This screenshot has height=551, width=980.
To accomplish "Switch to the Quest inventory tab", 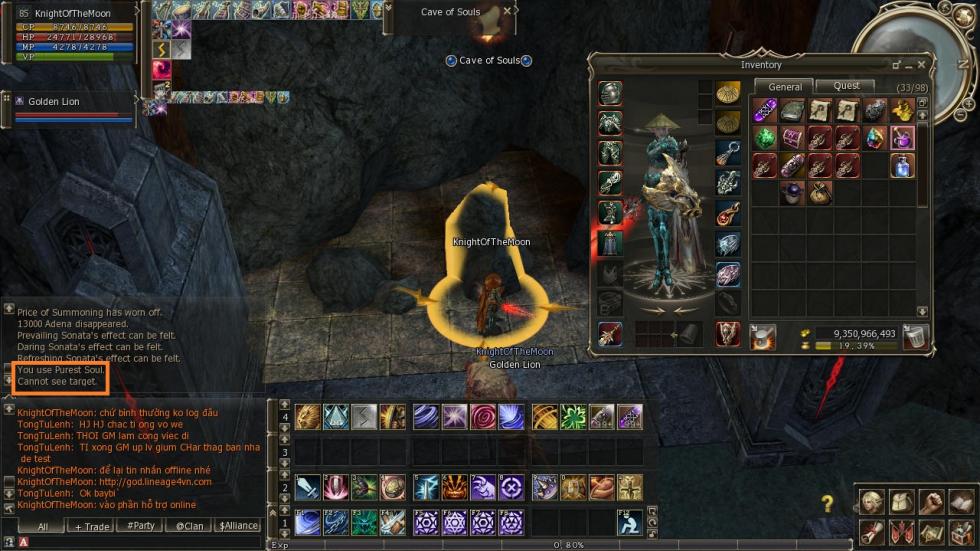I will point(846,87).
